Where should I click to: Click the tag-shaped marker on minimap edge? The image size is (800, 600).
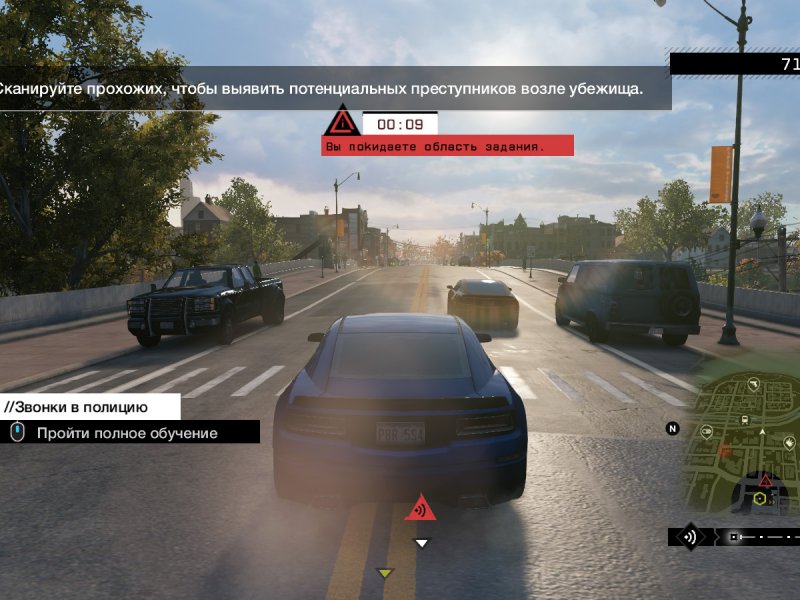click(x=789, y=442)
